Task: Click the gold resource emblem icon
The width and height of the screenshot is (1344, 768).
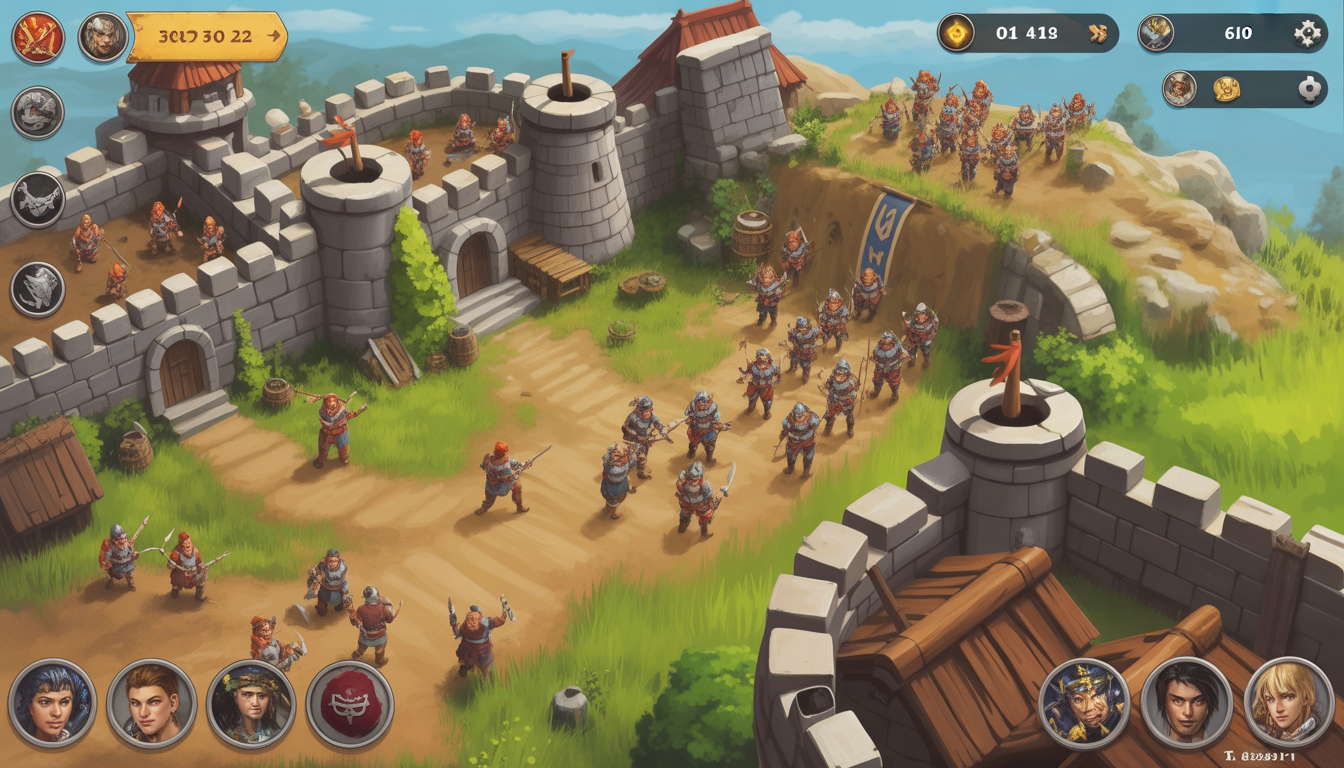Action: [957, 33]
